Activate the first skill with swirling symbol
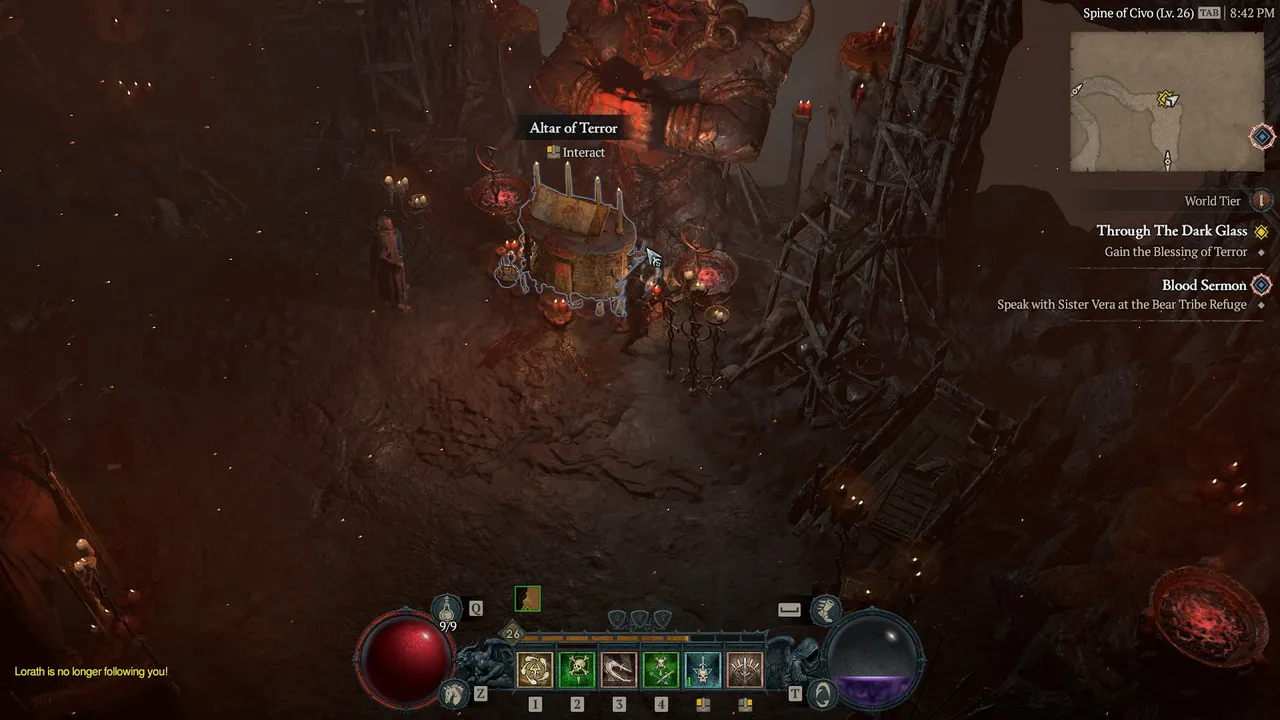 pyautogui.click(x=535, y=670)
